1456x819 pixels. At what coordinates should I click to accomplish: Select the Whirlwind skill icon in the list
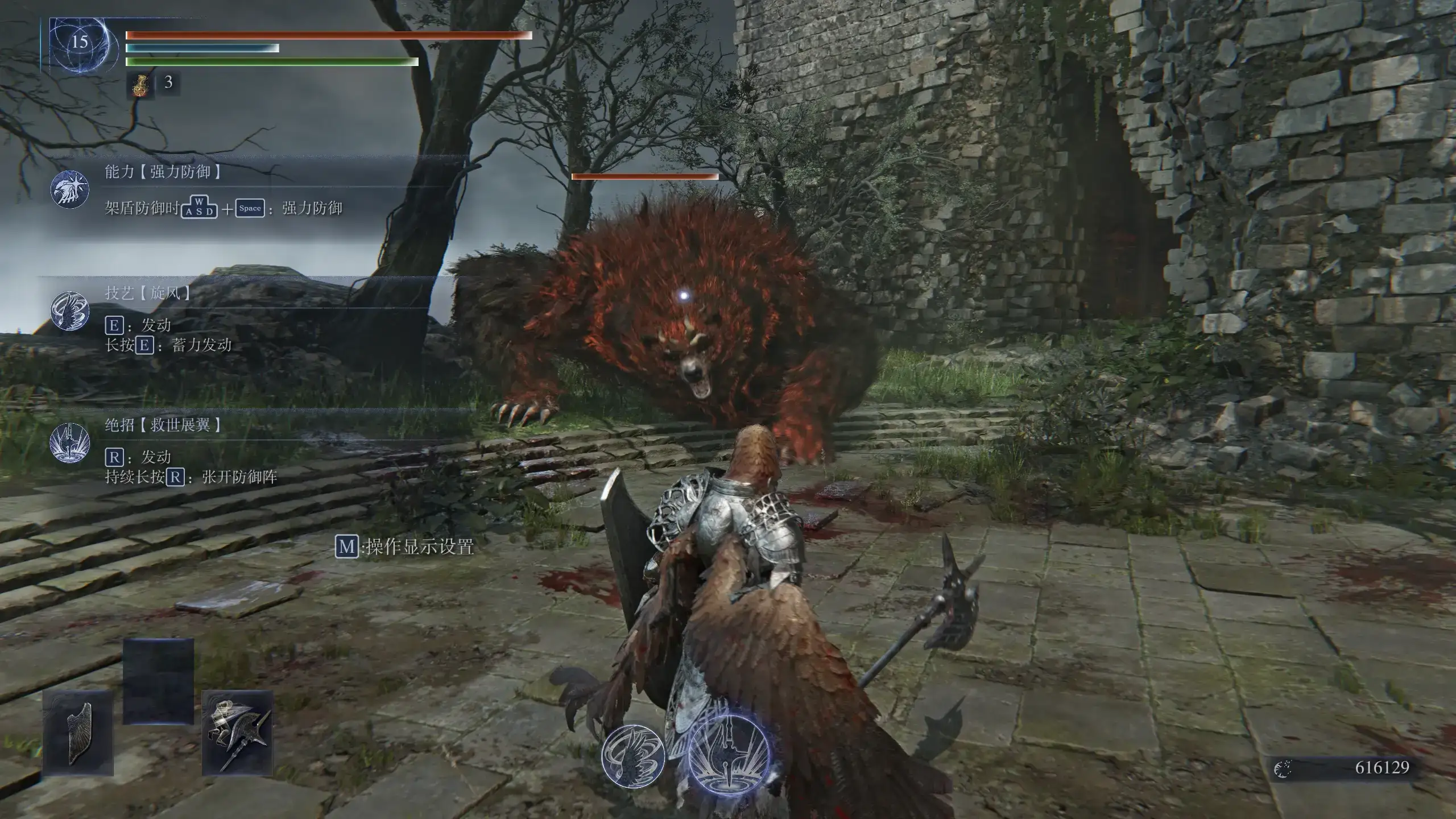click(x=69, y=311)
